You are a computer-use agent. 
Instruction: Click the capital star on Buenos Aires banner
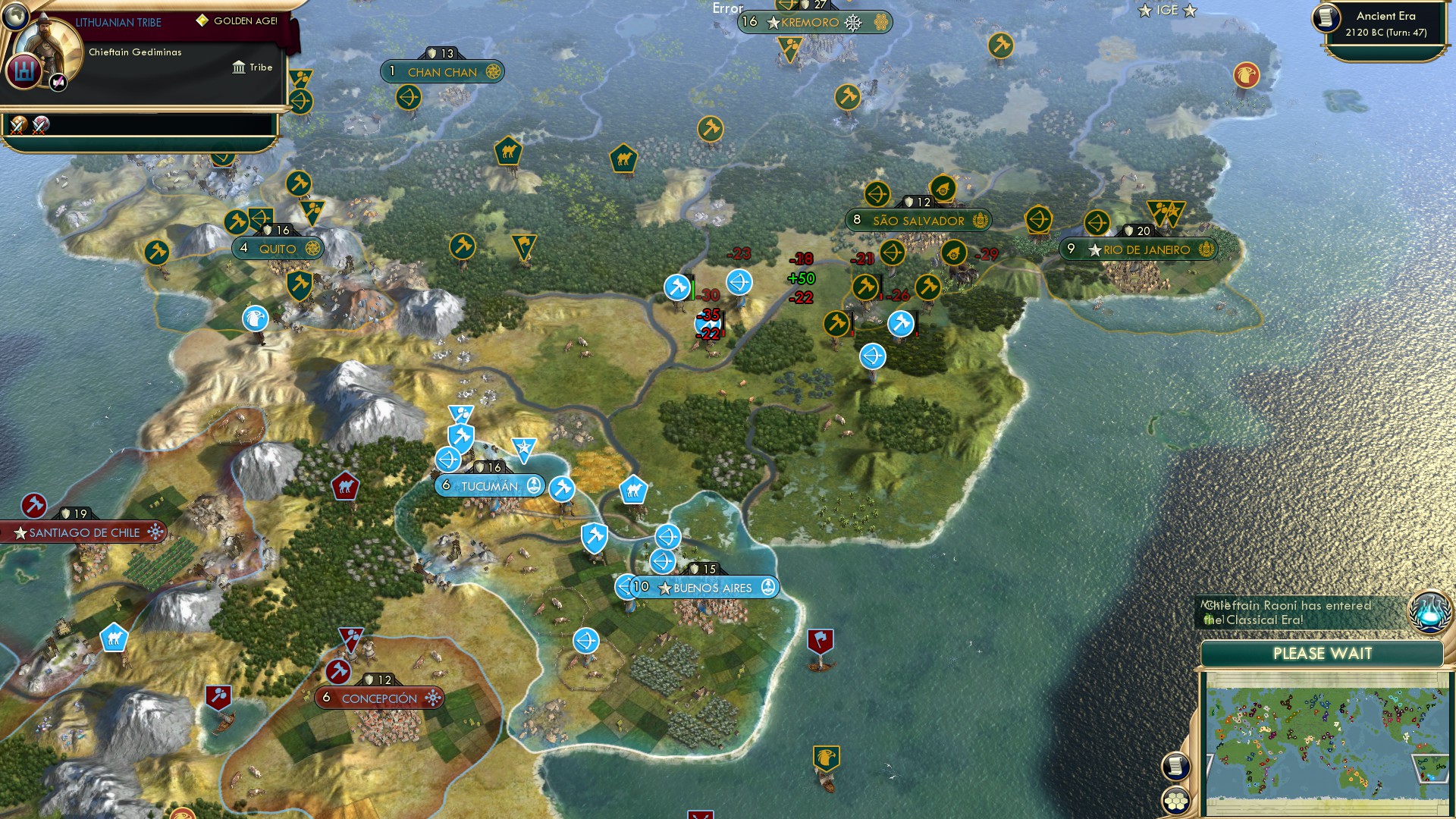point(666,587)
